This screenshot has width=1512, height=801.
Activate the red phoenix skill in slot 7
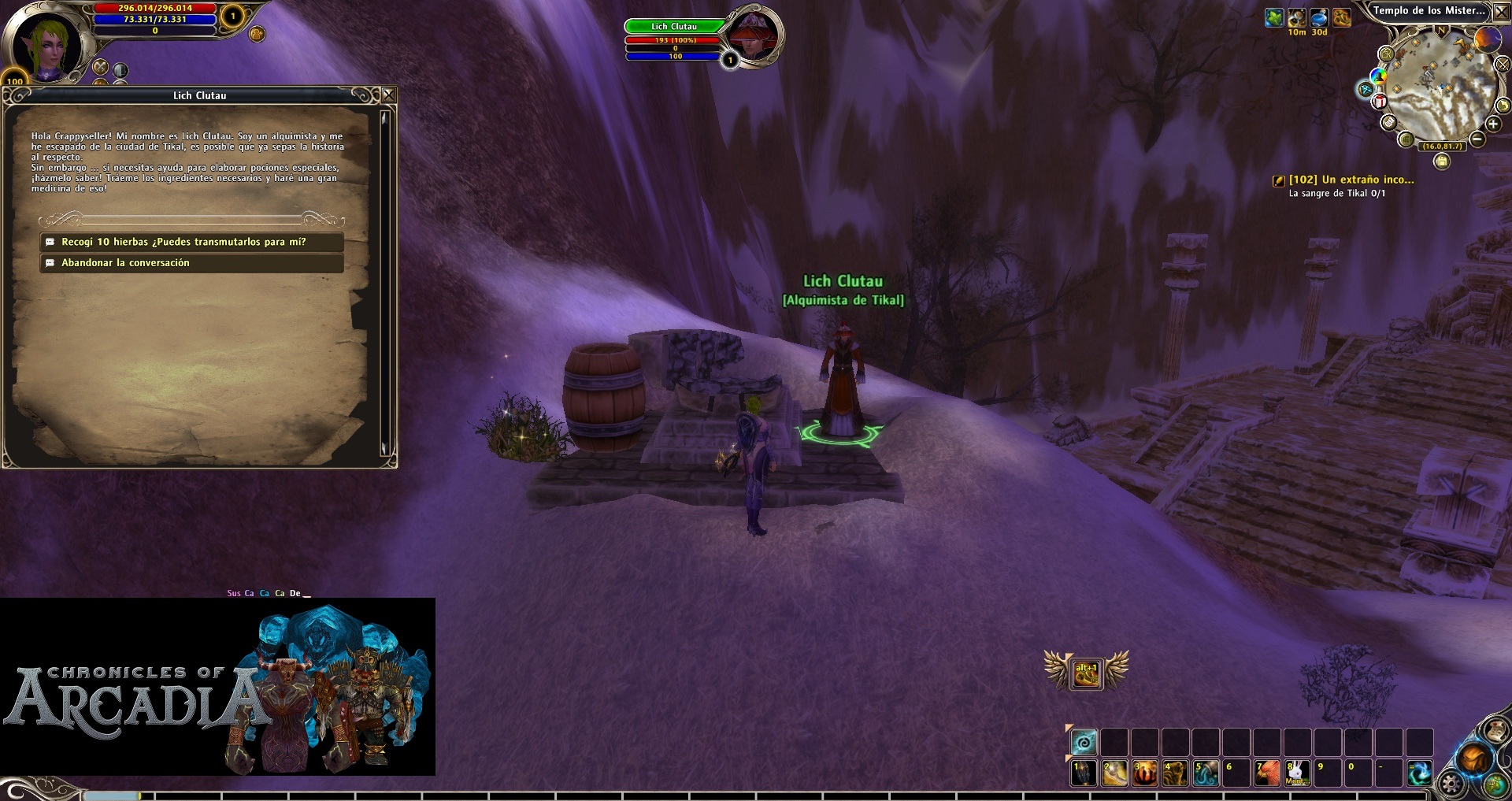(x=1266, y=773)
